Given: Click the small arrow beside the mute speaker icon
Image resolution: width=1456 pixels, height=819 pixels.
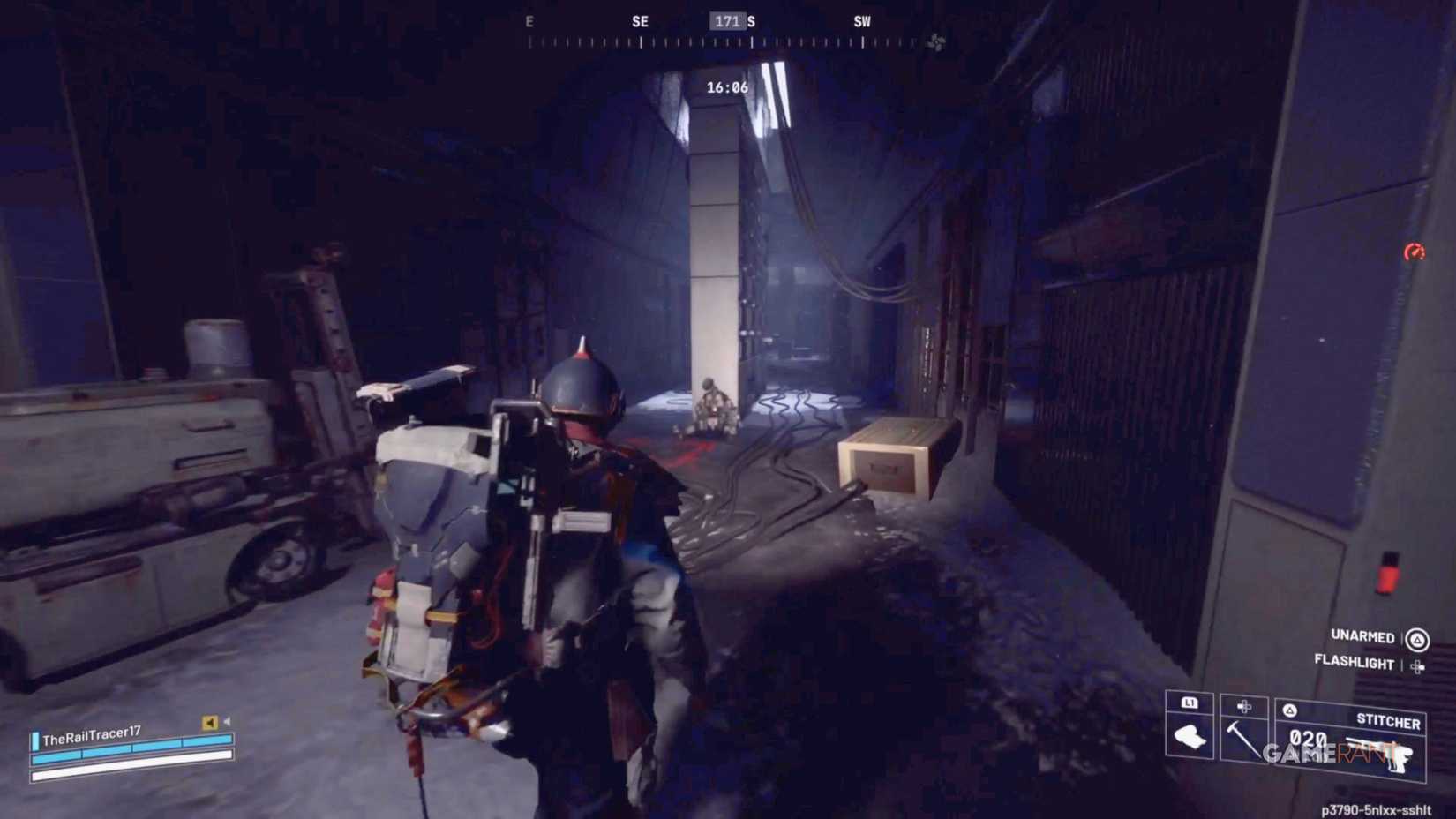Looking at the screenshot, I should click(228, 721).
